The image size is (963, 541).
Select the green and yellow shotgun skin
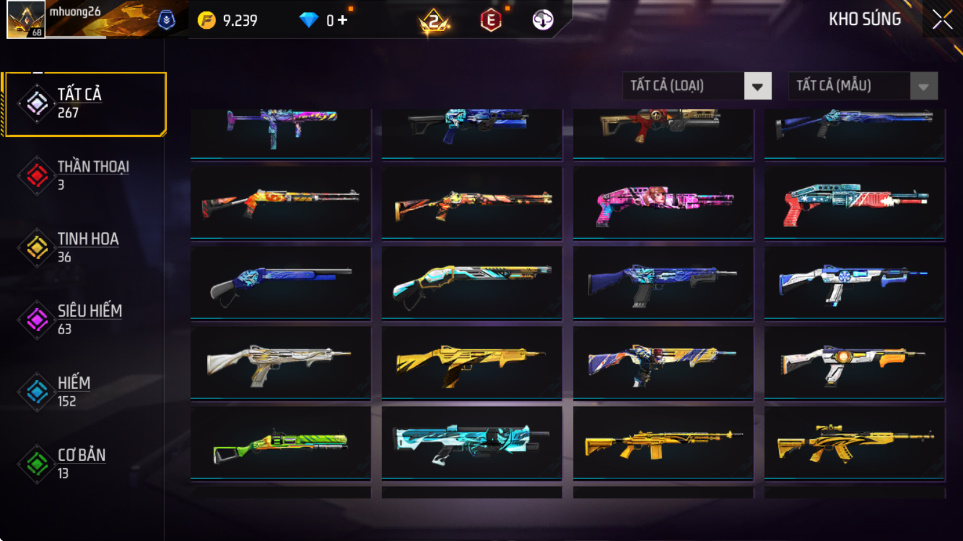(x=280, y=443)
